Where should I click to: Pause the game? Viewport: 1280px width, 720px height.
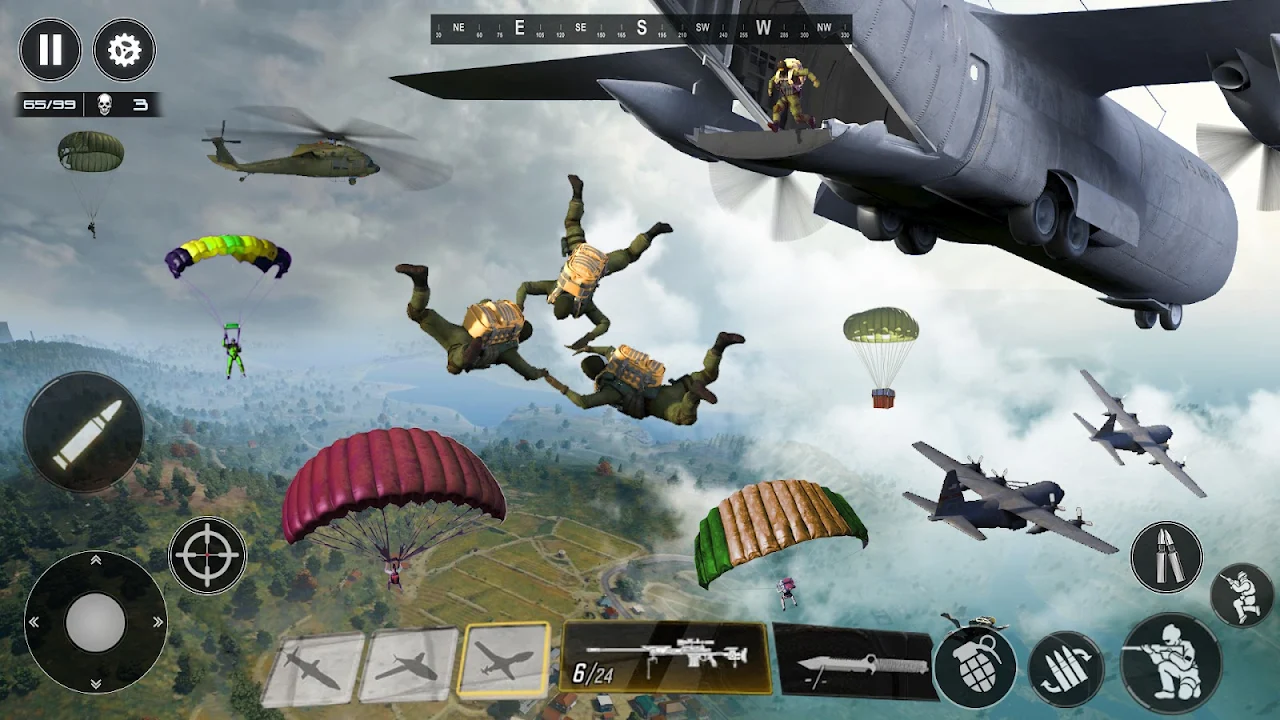(x=50, y=50)
